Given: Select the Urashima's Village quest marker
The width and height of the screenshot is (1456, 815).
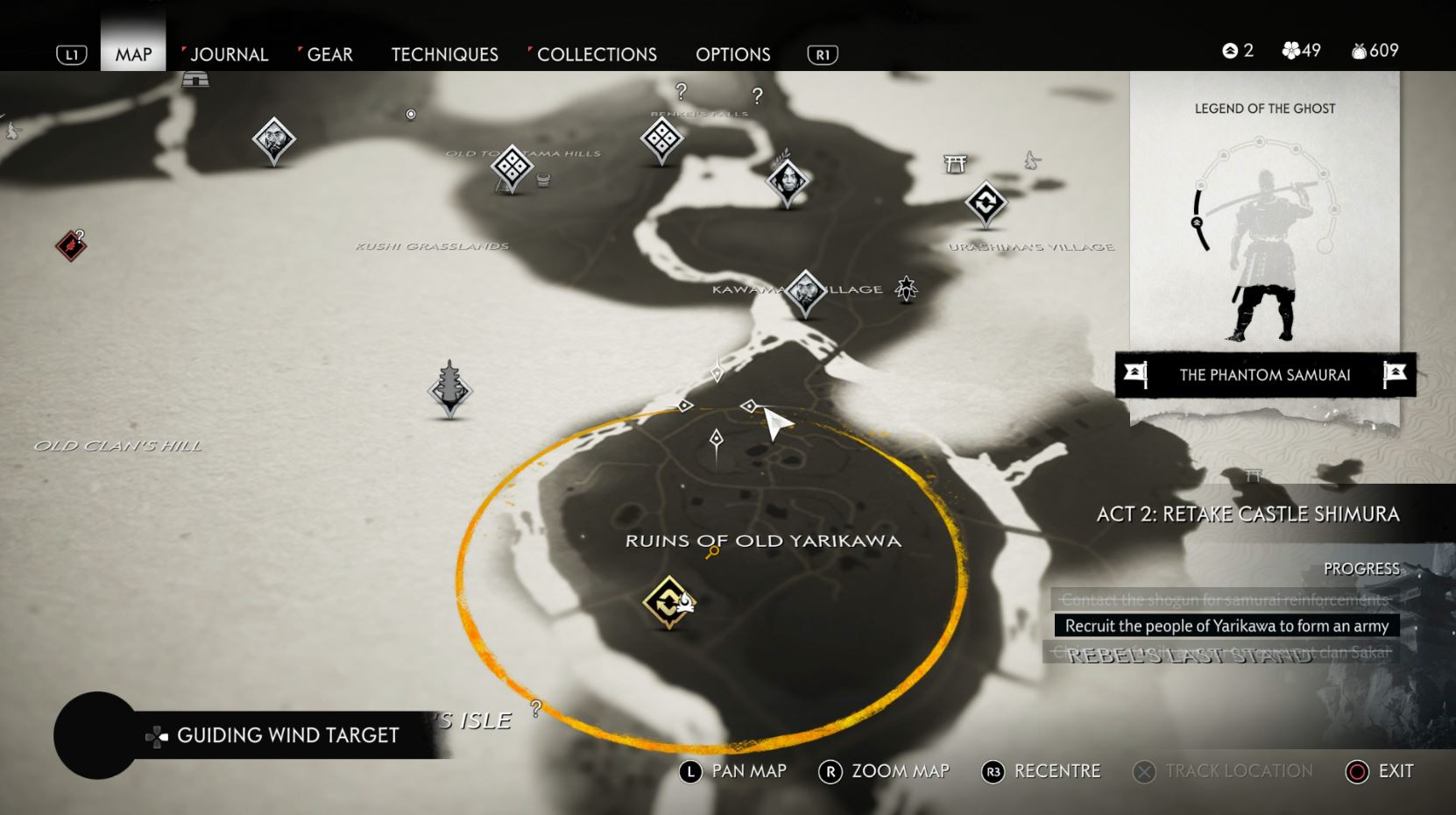Looking at the screenshot, I should pyautogui.click(x=986, y=203).
